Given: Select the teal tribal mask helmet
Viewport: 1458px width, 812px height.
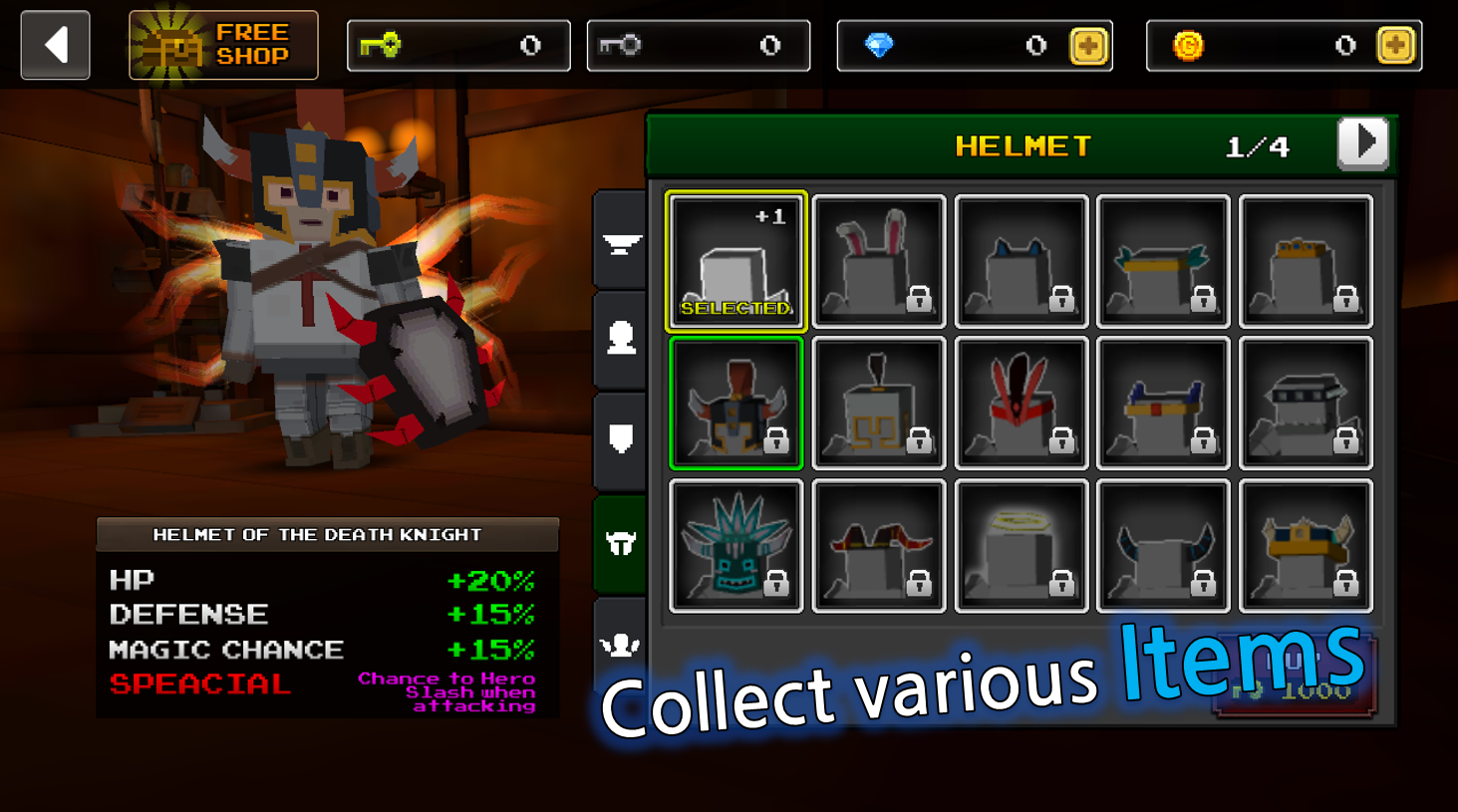Looking at the screenshot, I should (735, 545).
